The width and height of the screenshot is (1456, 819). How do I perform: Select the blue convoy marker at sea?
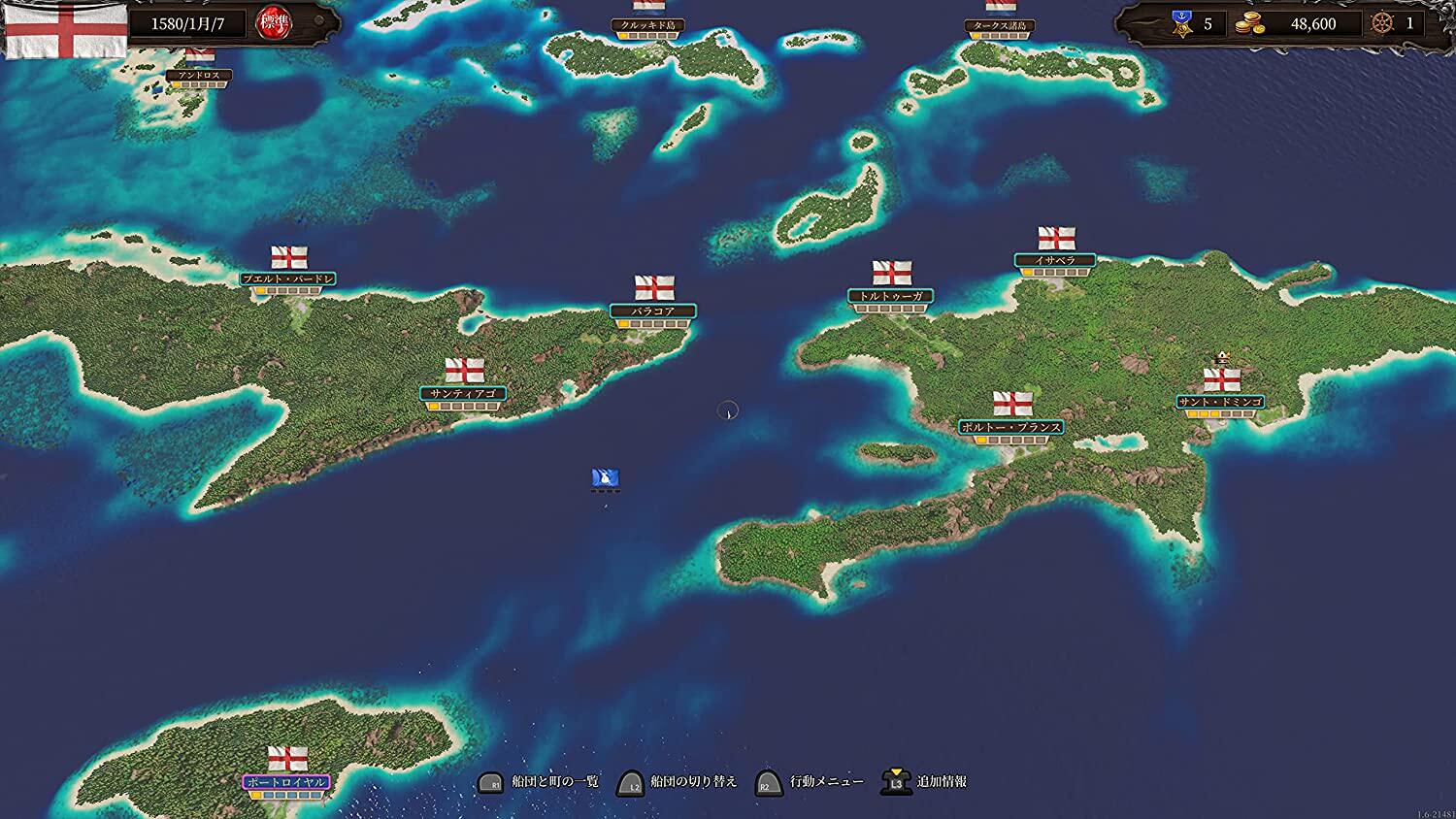click(x=606, y=477)
